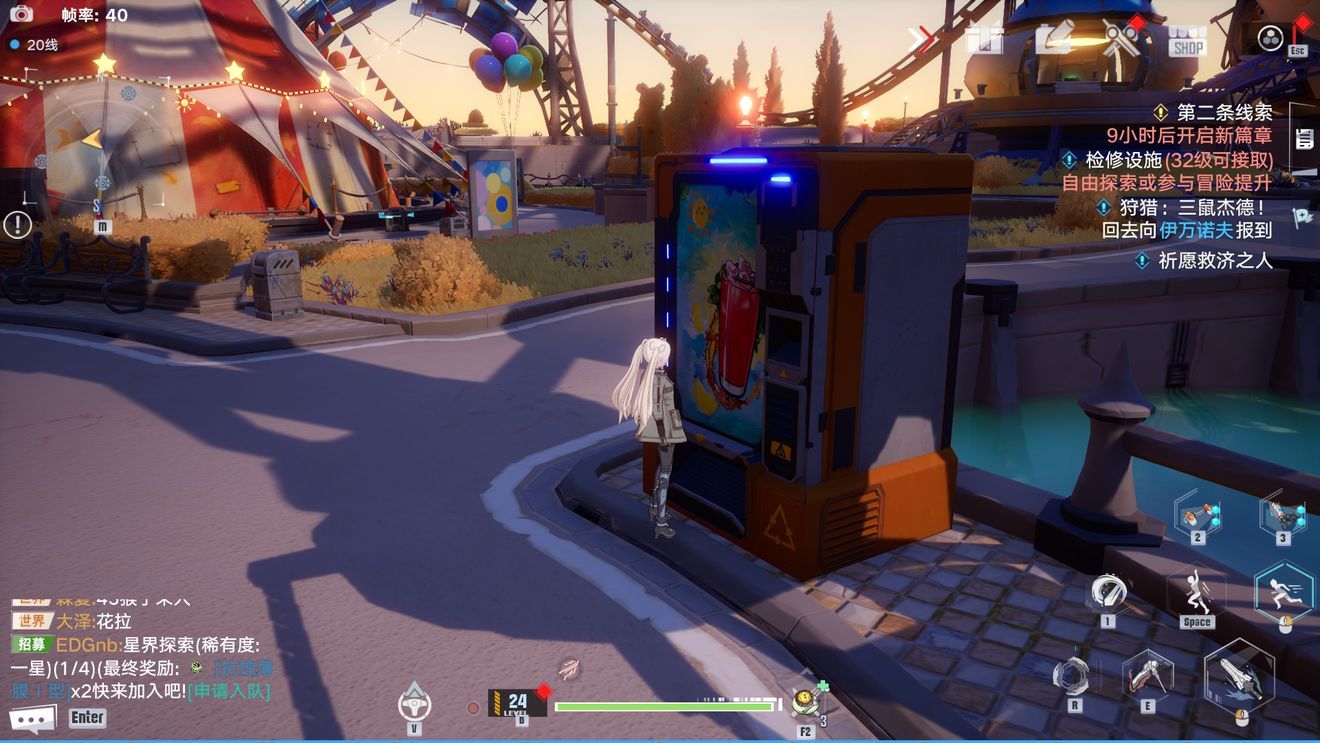
Task: Activate the jump ability icon
Action: tap(1197, 594)
